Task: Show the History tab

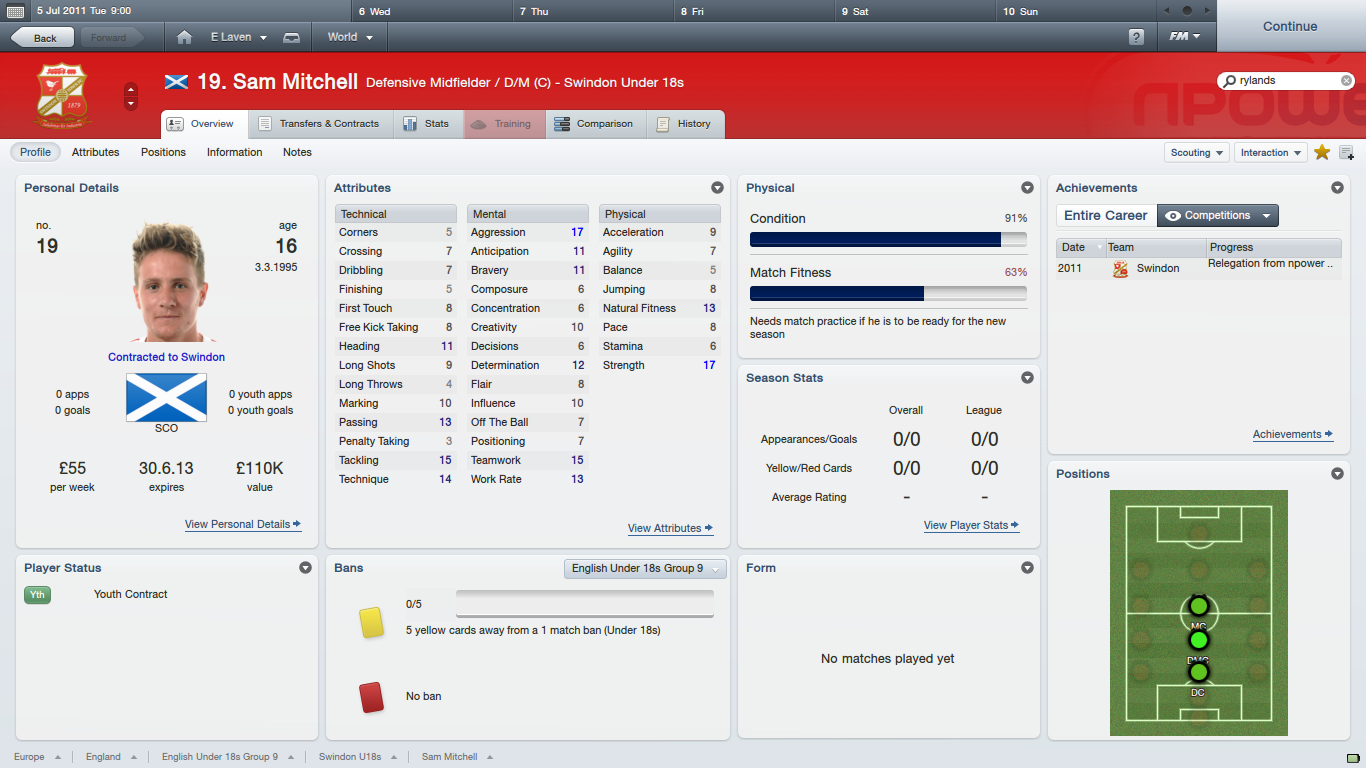Action: tap(684, 124)
